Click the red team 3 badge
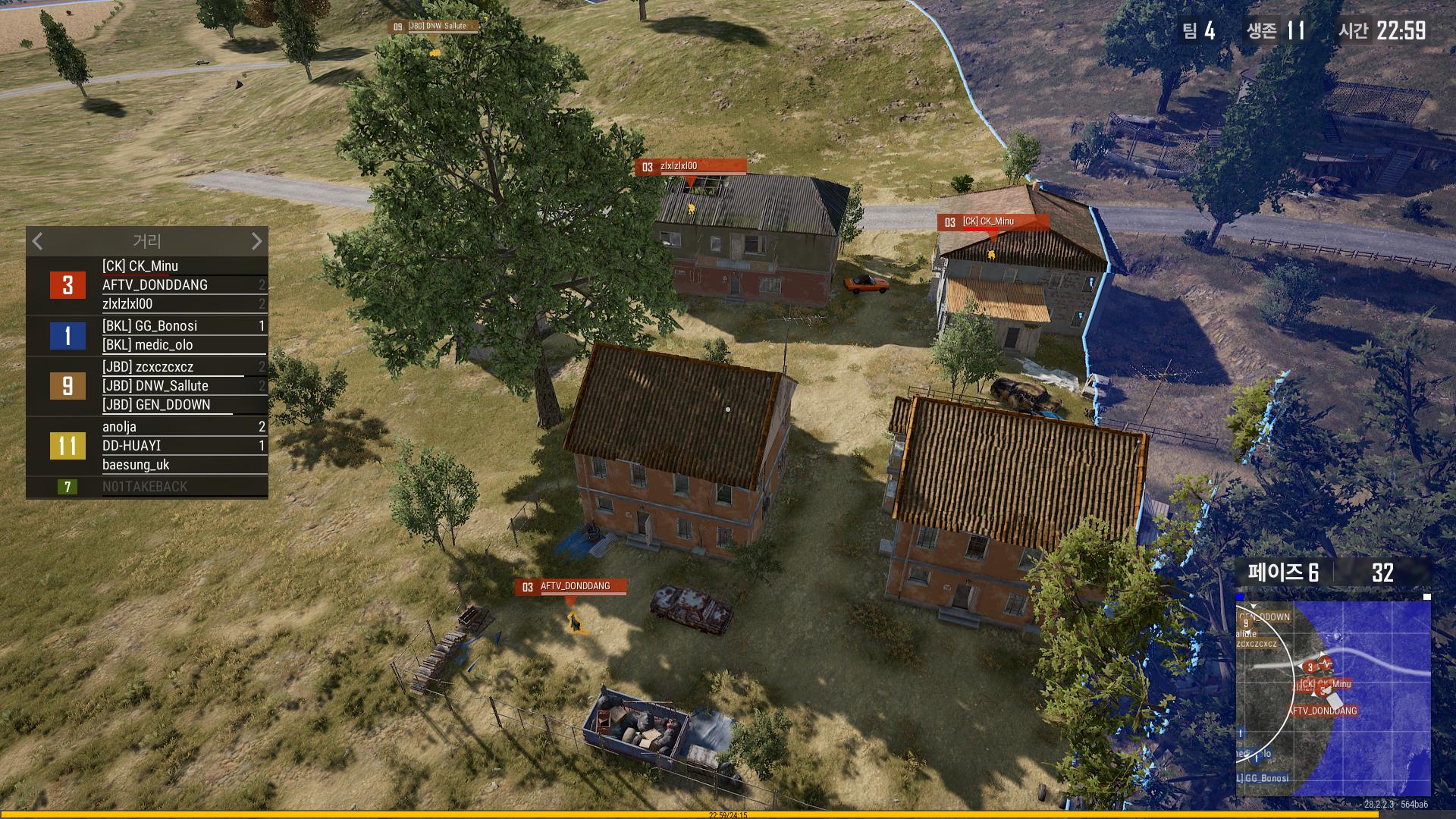Image resolution: width=1456 pixels, height=819 pixels. click(67, 285)
